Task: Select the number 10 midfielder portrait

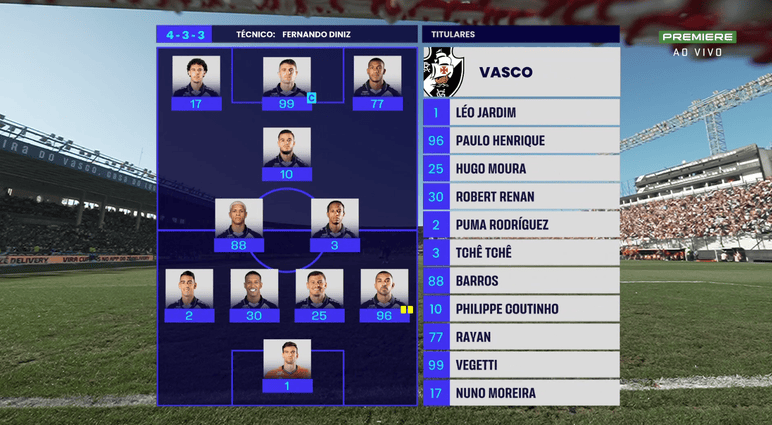Action: (287, 148)
